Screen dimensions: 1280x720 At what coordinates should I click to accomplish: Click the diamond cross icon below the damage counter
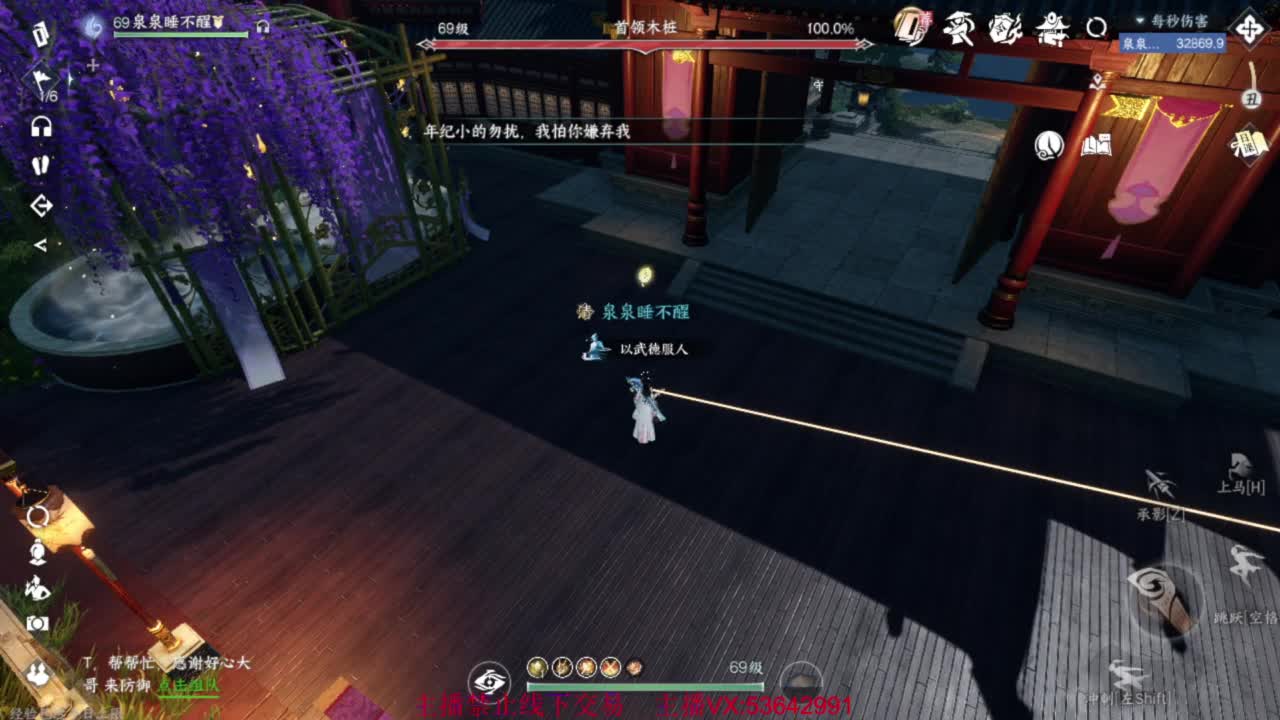pos(1248,30)
